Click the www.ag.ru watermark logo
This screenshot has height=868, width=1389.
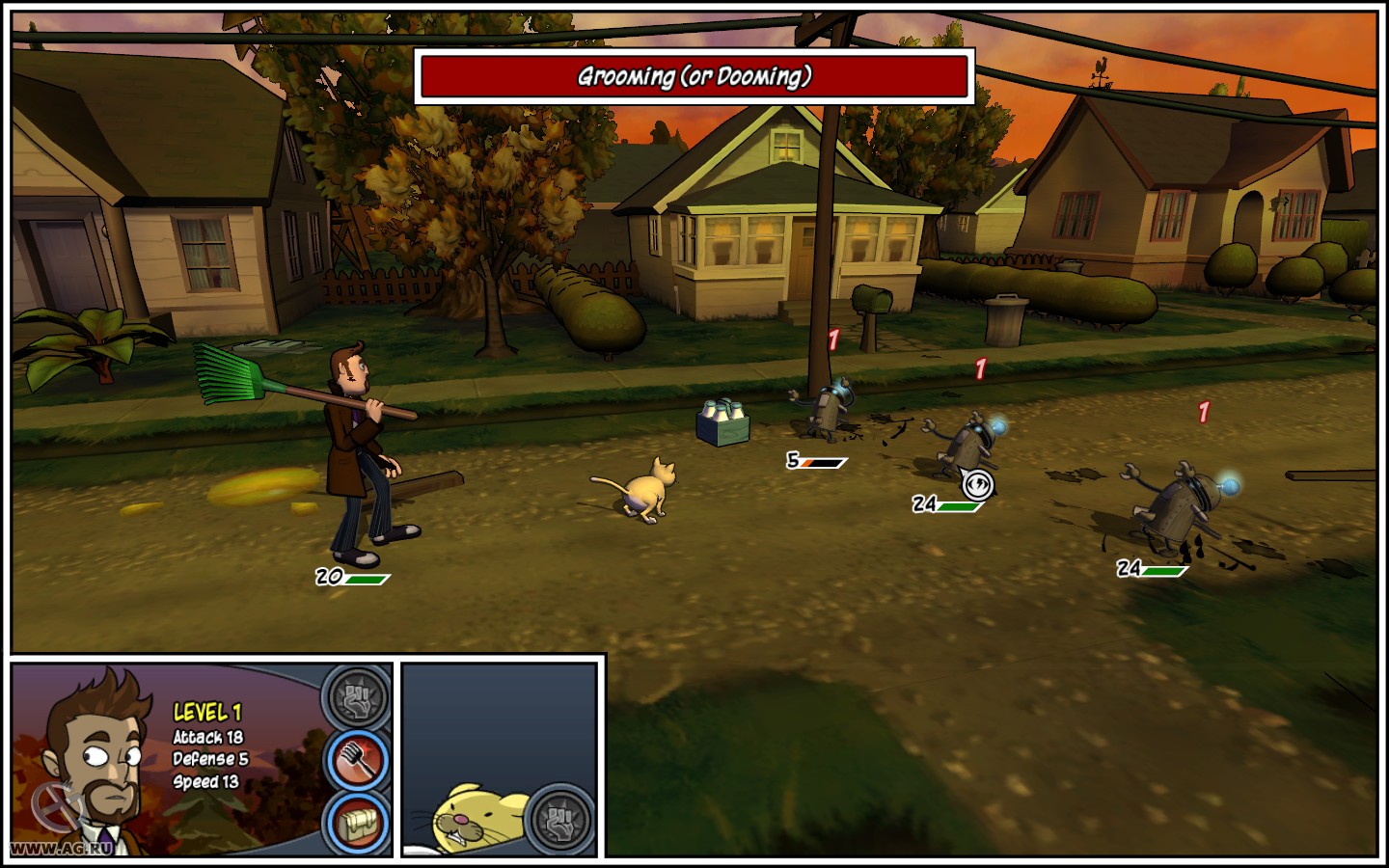(x=61, y=847)
